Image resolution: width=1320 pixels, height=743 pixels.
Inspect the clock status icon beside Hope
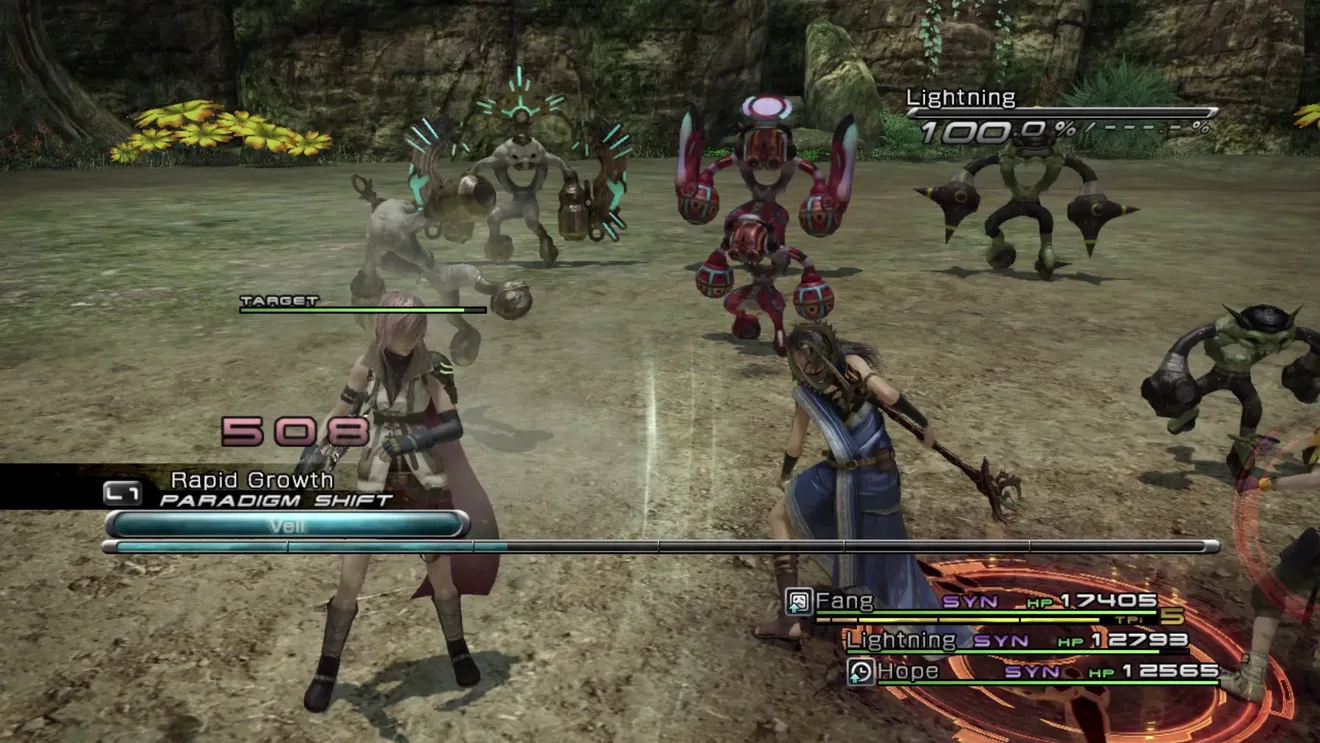(x=860, y=672)
